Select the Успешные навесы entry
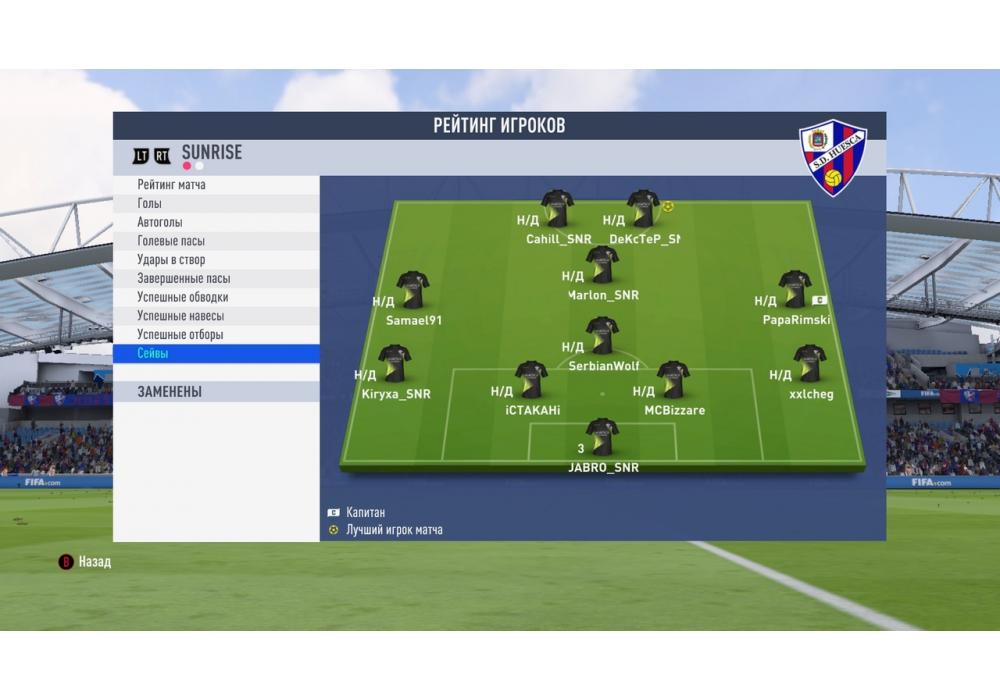This screenshot has width=1000, height=700. [x=180, y=316]
